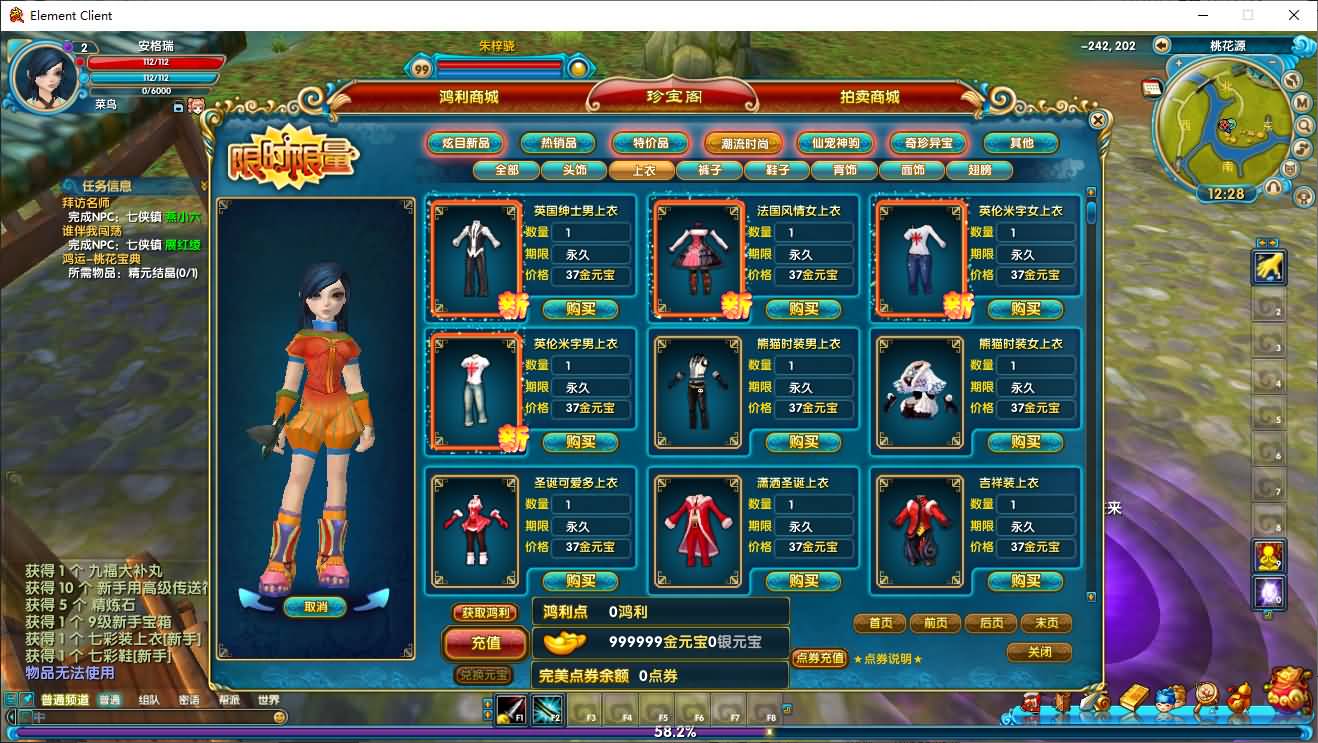Screen dimensions: 1318x743
Task: Click the 充值 recharge button
Action: click(x=485, y=643)
